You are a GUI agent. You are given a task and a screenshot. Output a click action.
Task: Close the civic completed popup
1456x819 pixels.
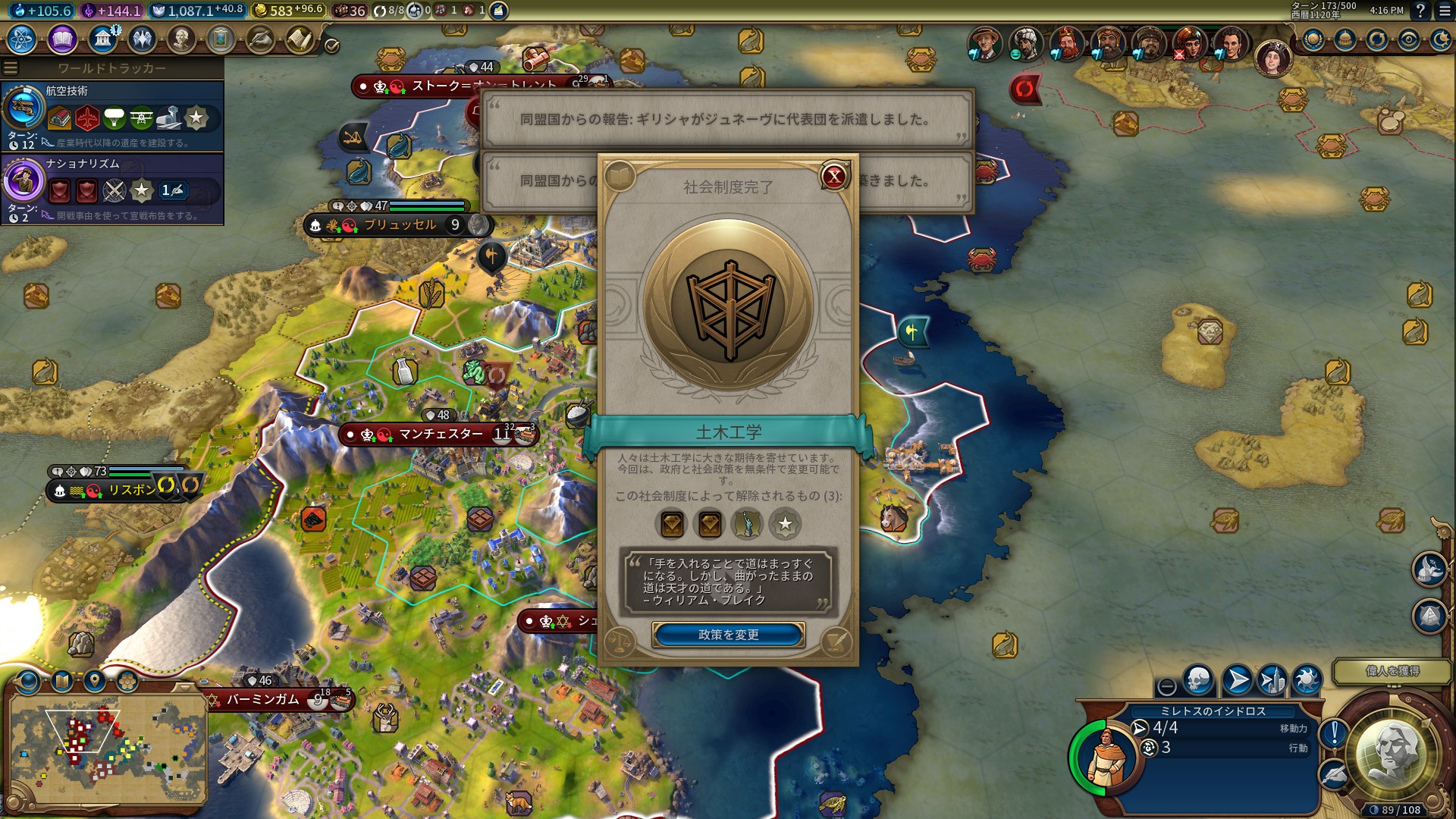coord(834,177)
